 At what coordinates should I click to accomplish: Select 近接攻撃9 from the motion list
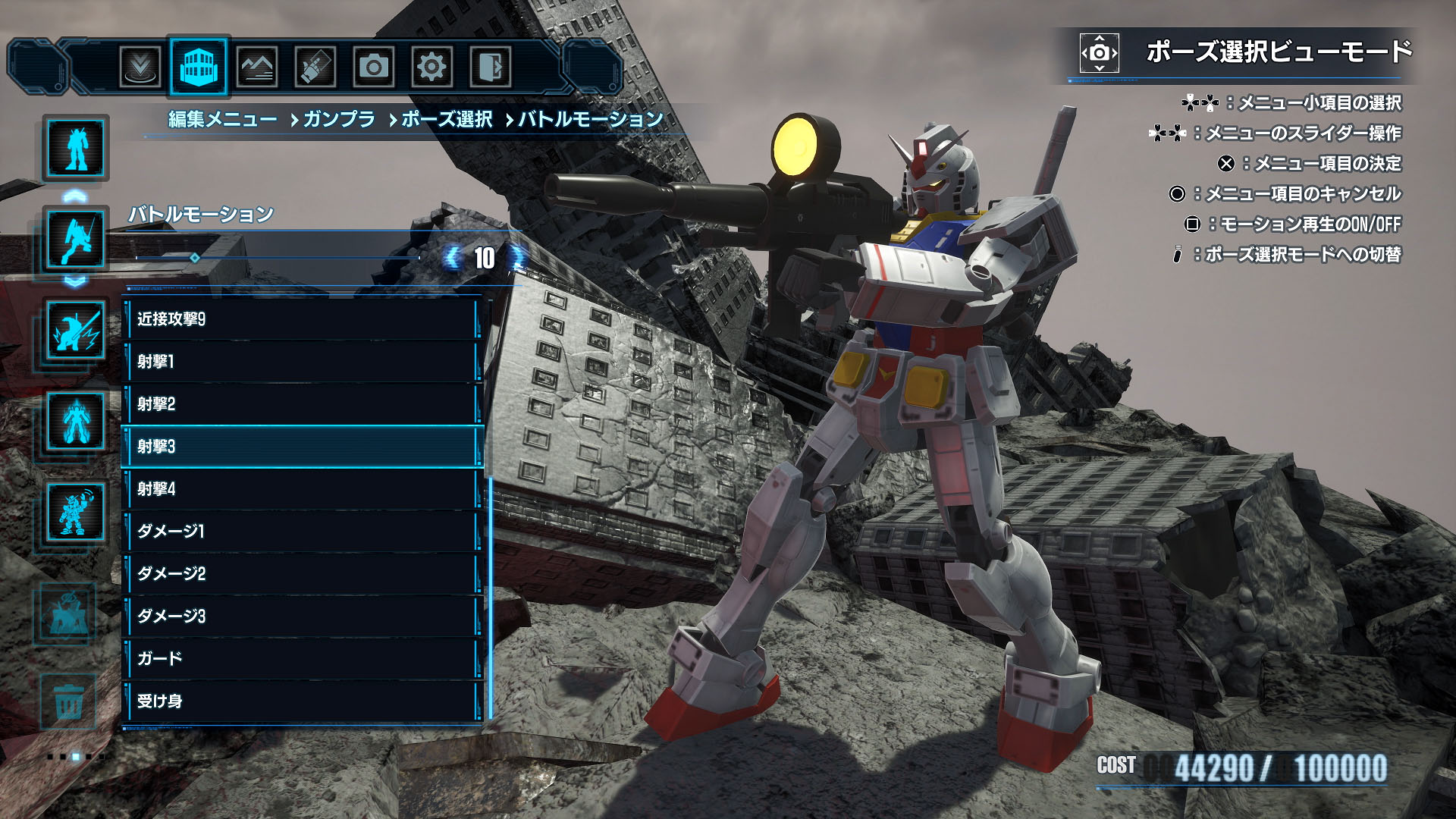[x=302, y=319]
